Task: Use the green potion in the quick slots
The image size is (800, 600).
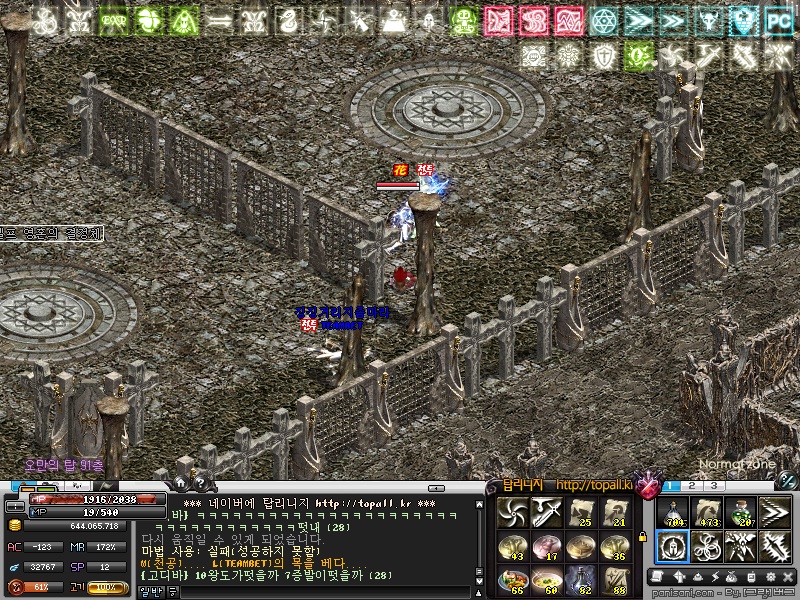Action: click(739, 512)
